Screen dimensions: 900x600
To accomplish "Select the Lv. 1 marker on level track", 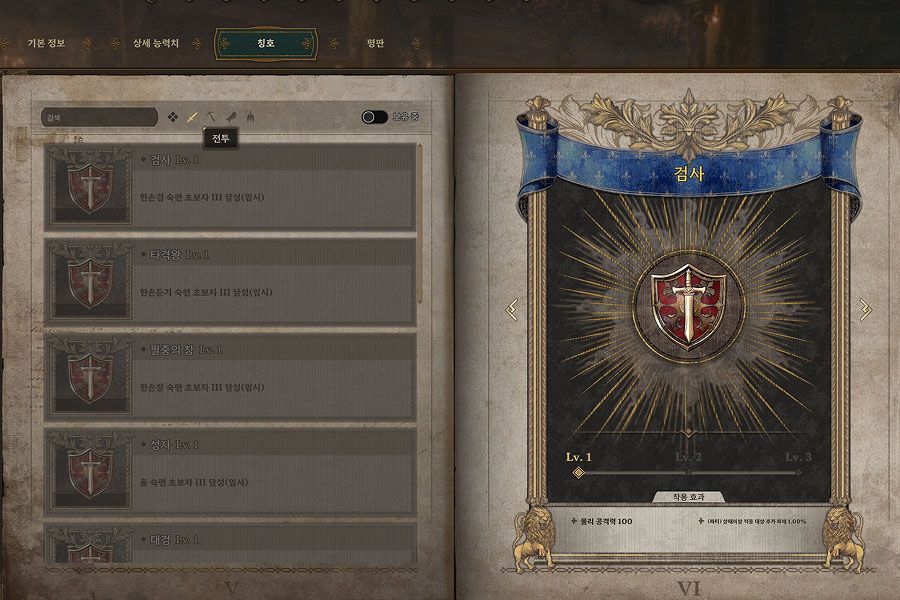I will pos(579,472).
